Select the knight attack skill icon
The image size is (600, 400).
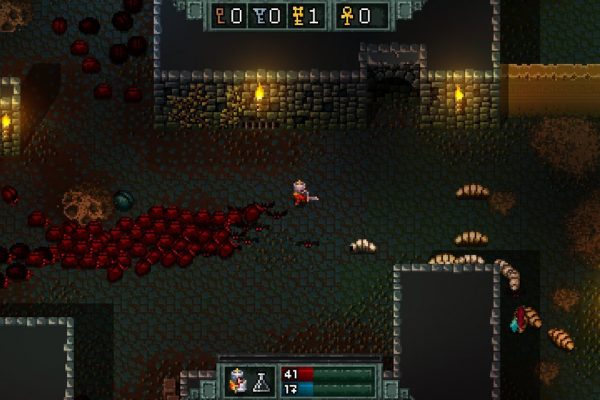[x=240, y=379]
